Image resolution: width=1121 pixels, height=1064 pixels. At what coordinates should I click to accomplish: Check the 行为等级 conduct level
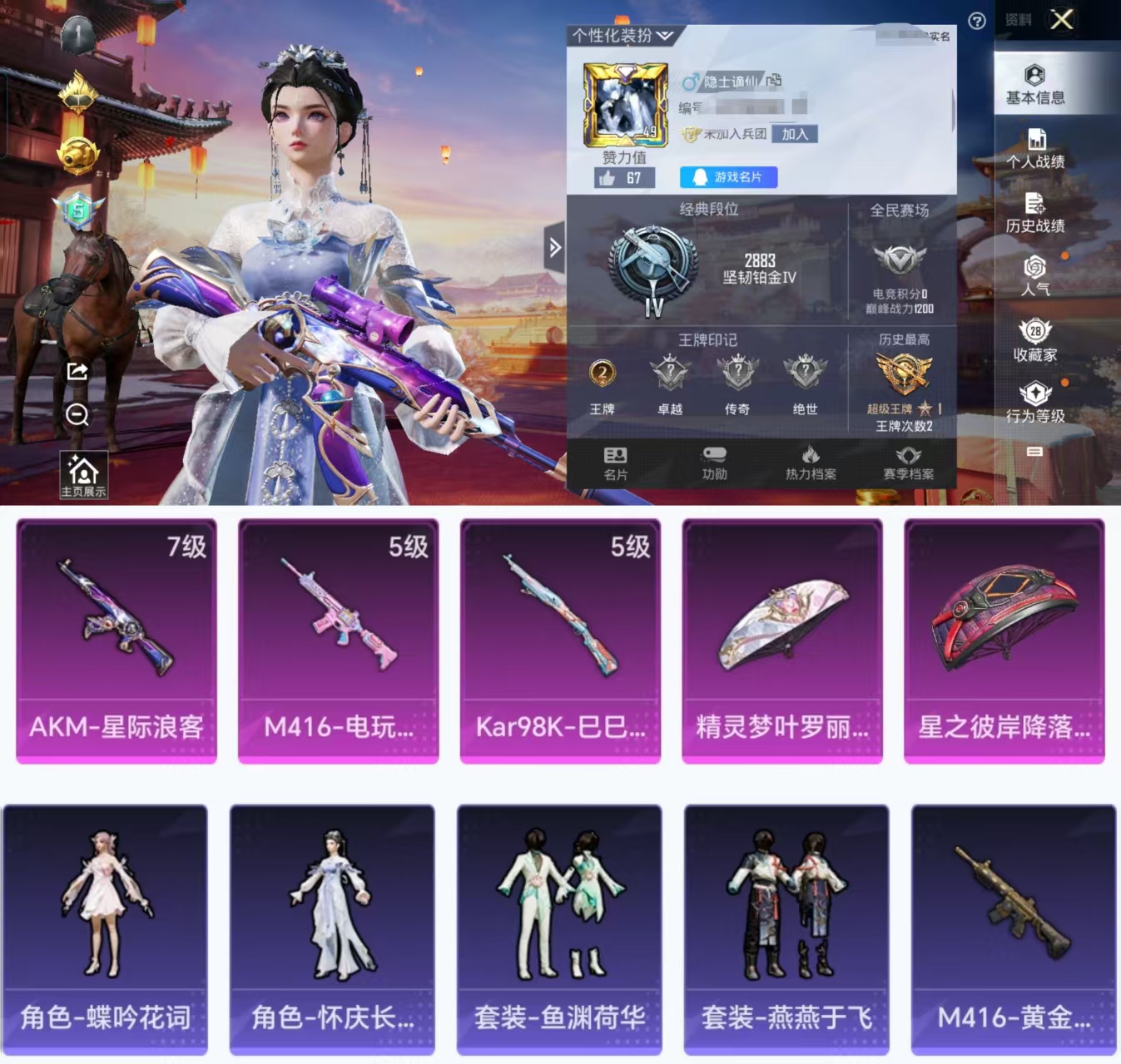coord(1036,404)
